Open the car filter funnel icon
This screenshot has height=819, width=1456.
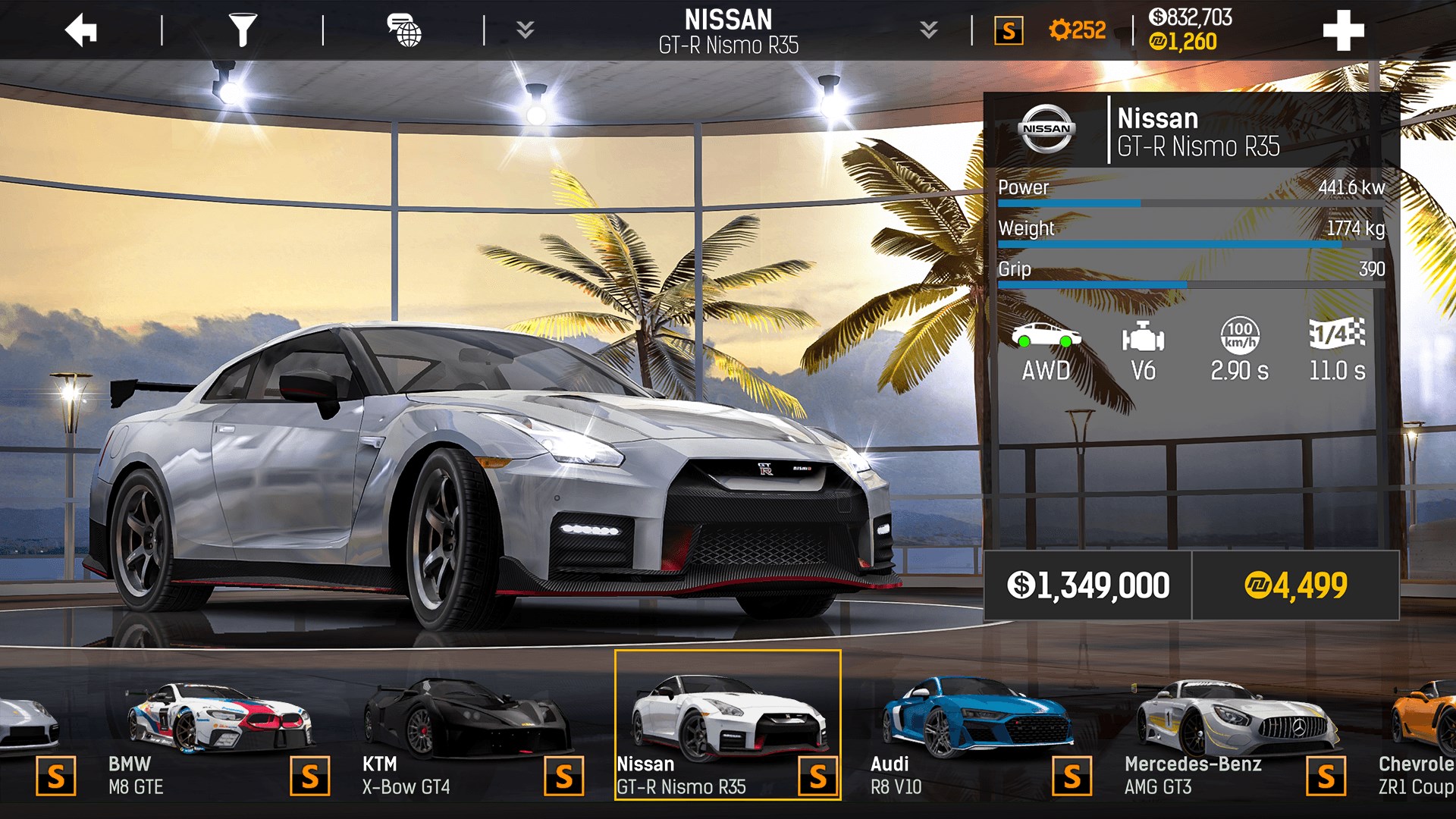click(x=243, y=30)
